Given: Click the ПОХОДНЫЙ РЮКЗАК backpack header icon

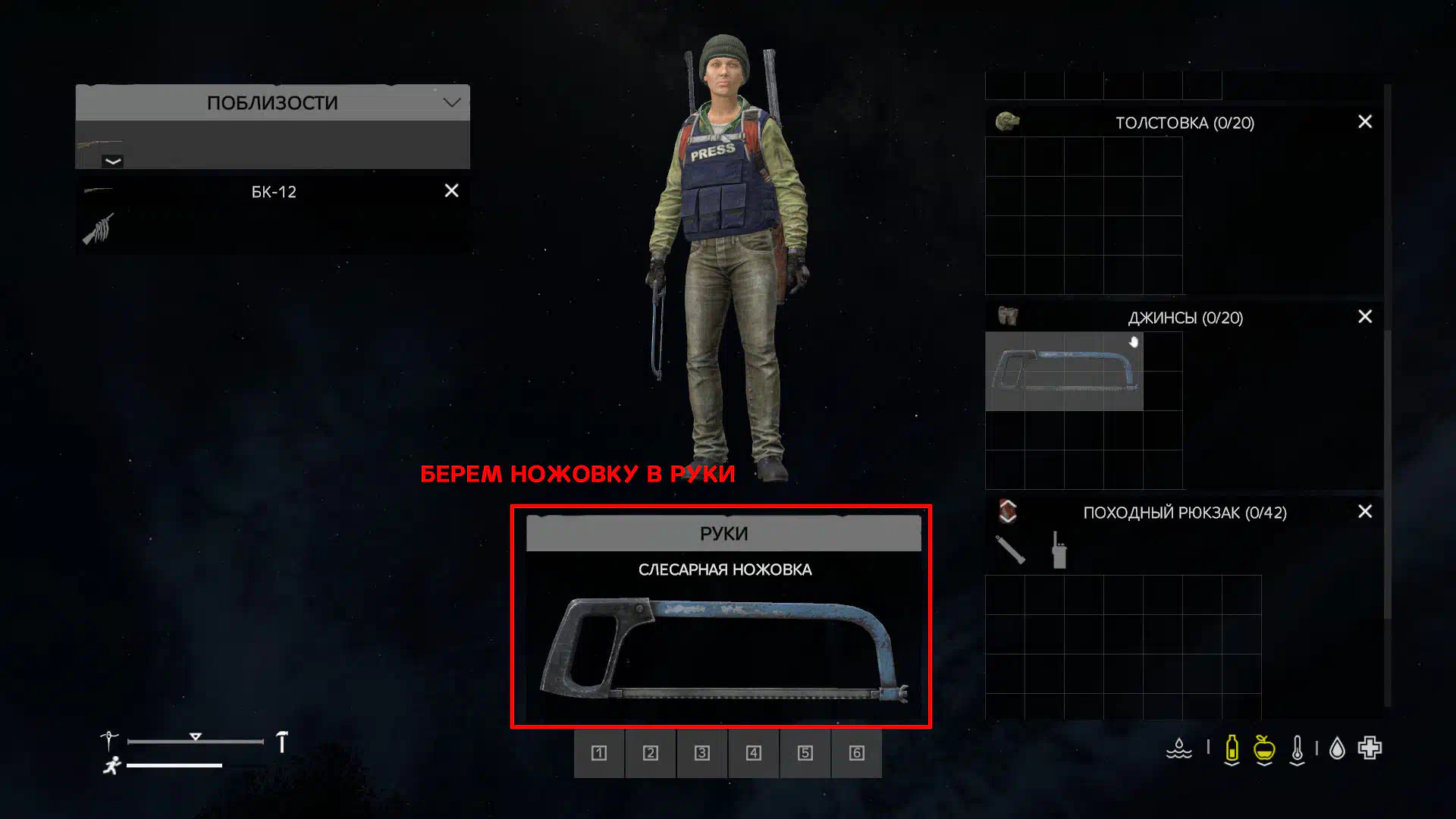Looking at the screenshot, I should tap(1007, 511).
